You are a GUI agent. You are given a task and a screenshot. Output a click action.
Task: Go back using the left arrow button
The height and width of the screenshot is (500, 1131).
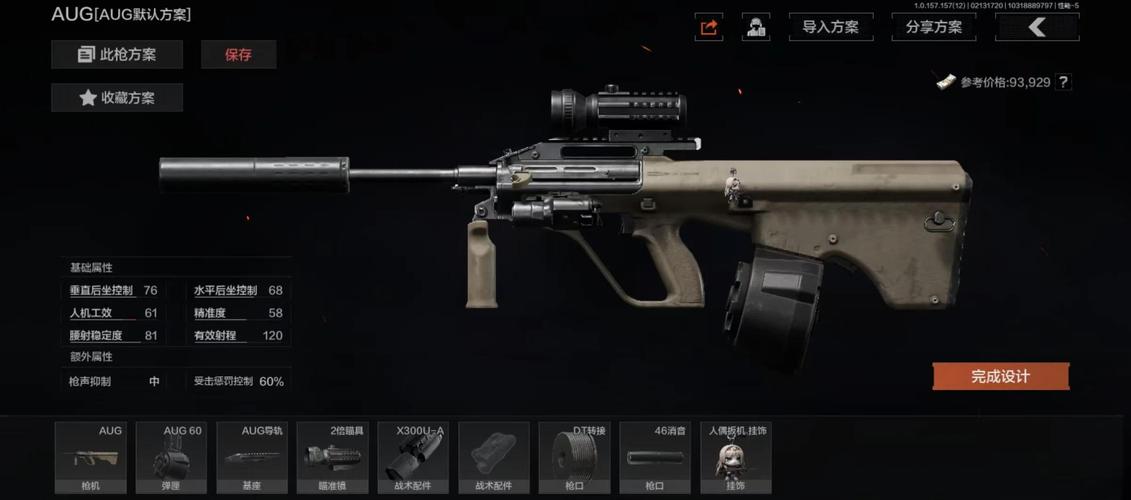[1036, 27]
